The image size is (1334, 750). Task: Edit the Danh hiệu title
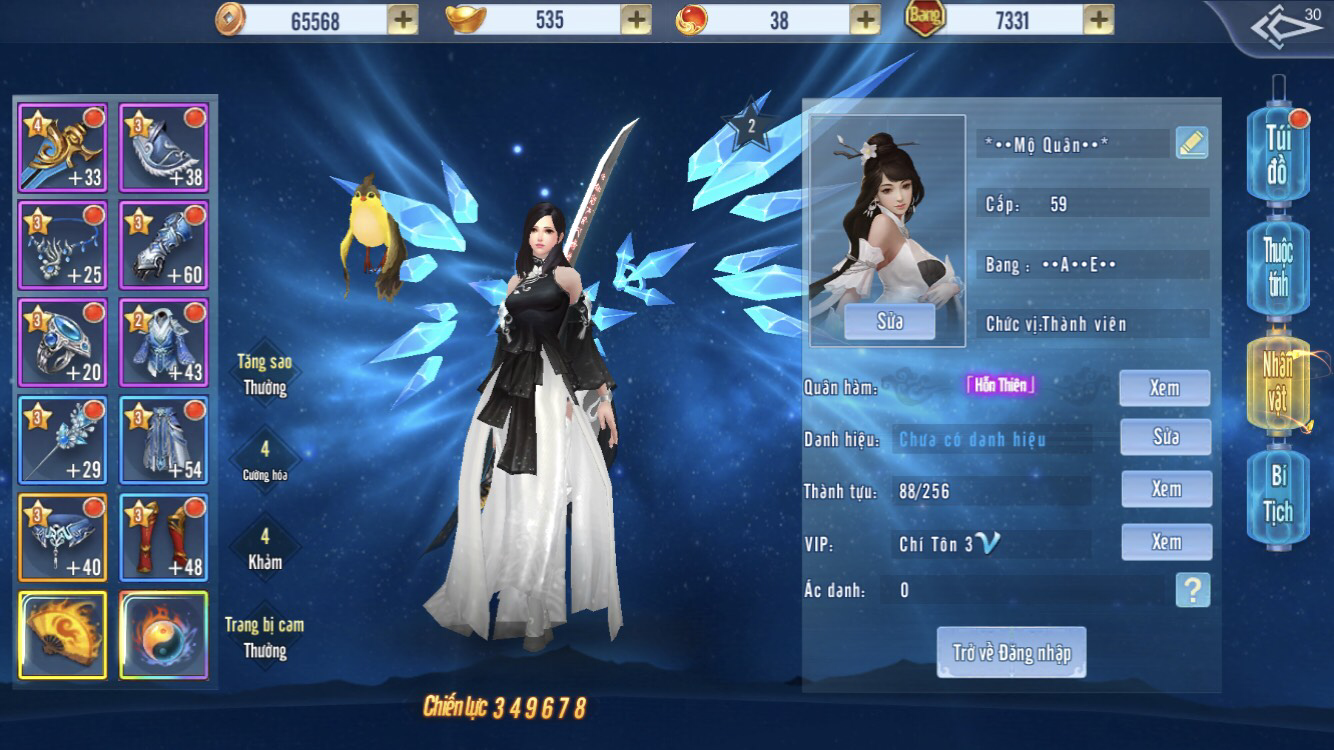1165,437
